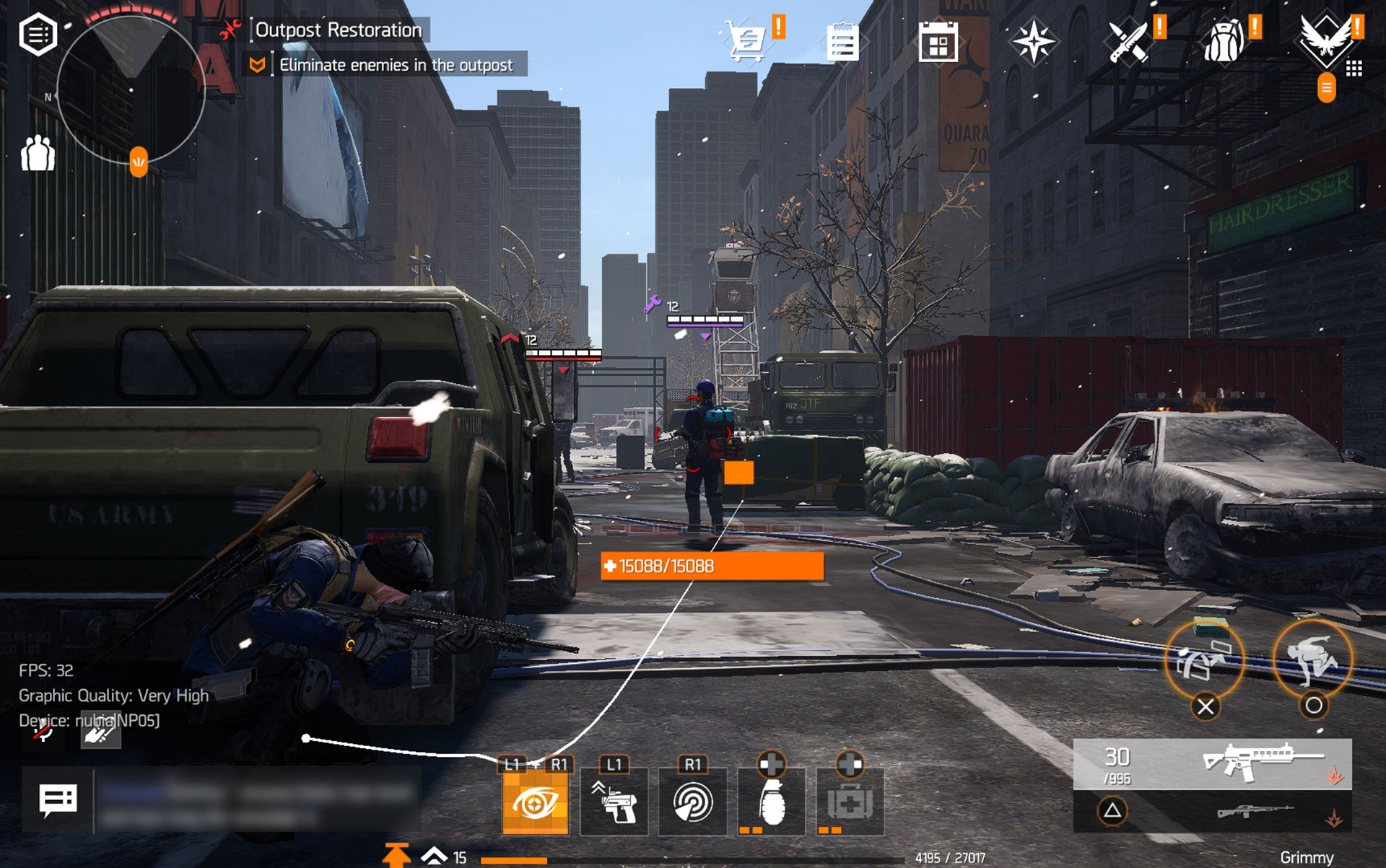This screenshot has height=868, width=1386.
Task: Open the hexagon main menu icon
Action: (38, 33)
